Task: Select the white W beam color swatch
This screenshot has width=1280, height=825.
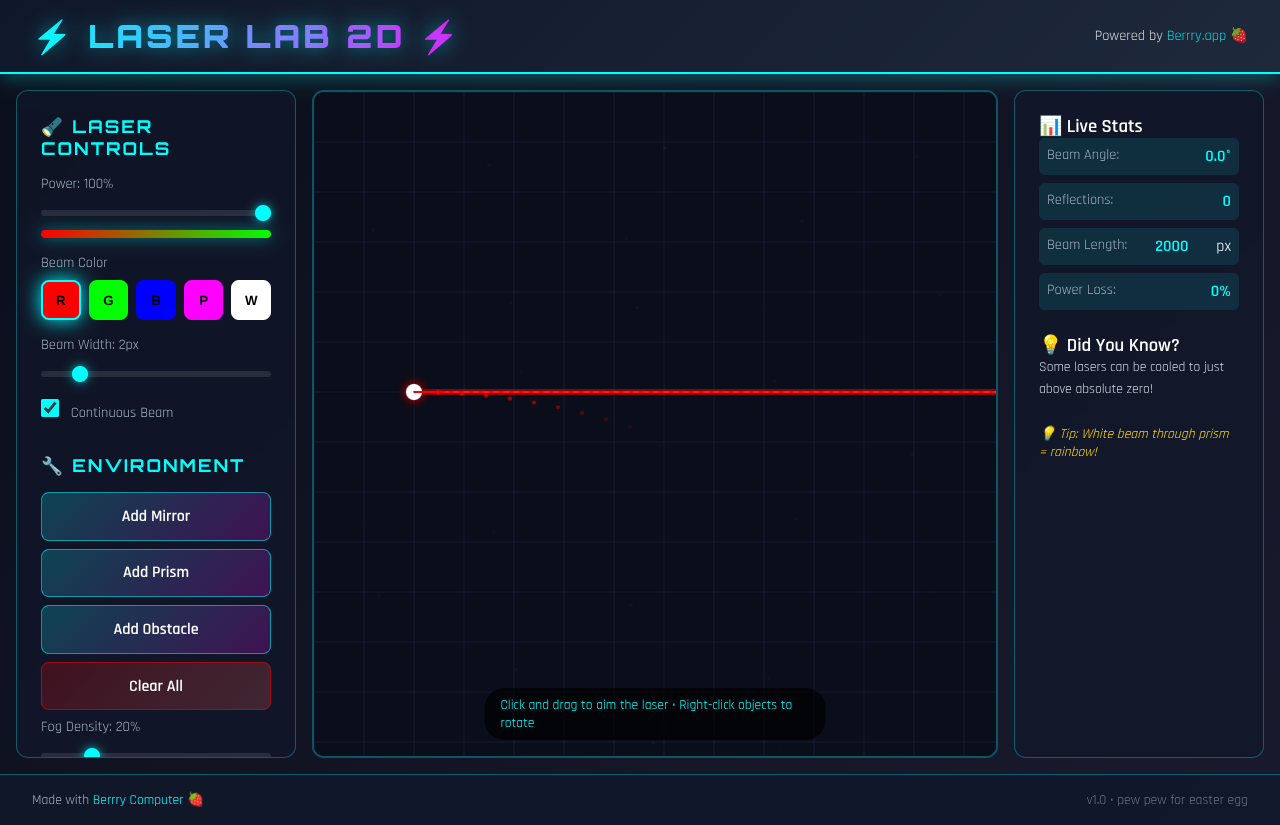Action: tap(250, 300)
